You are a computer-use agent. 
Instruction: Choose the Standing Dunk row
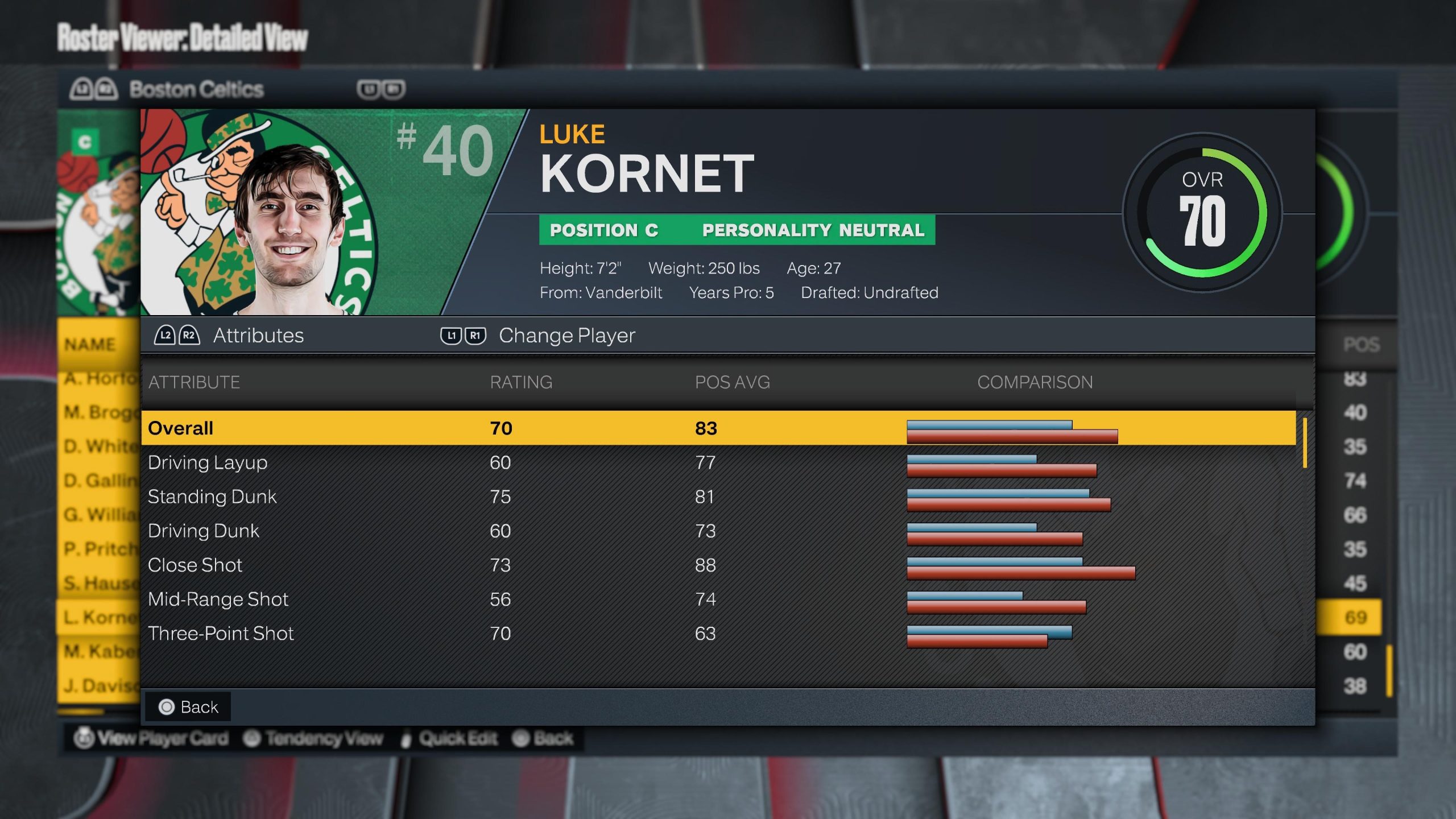(718, 497)
